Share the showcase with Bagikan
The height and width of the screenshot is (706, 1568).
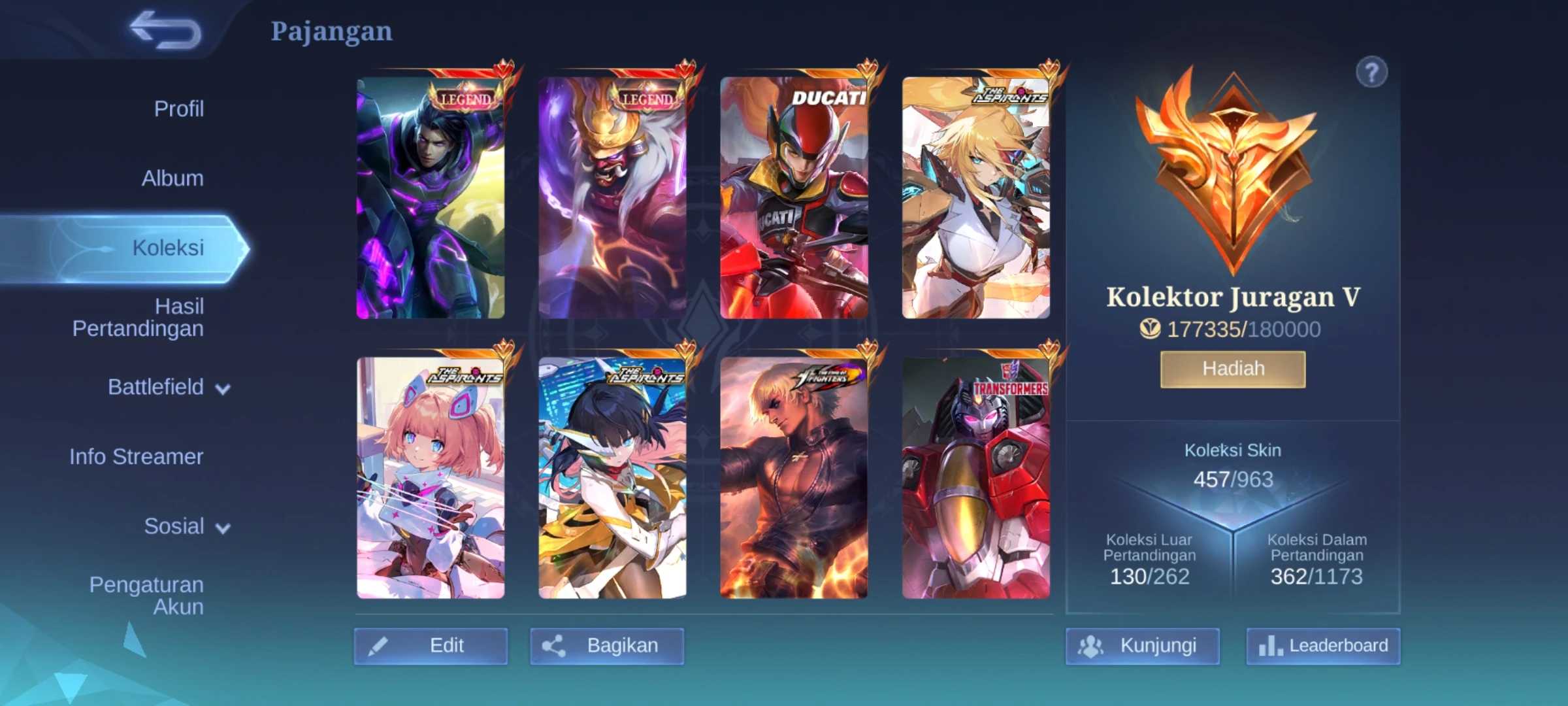tap(607, 646)
